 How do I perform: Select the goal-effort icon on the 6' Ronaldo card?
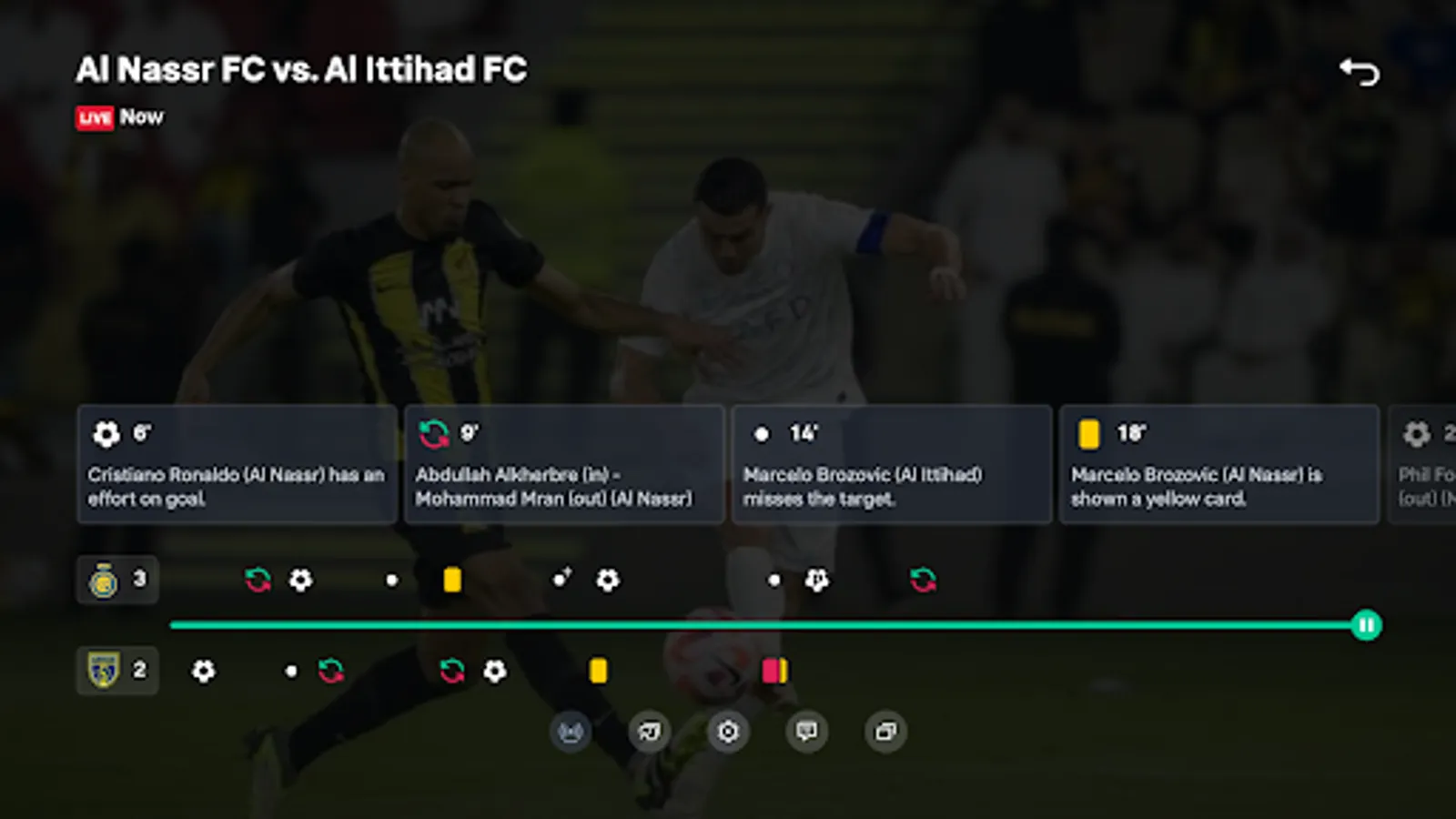coord(106,434)
